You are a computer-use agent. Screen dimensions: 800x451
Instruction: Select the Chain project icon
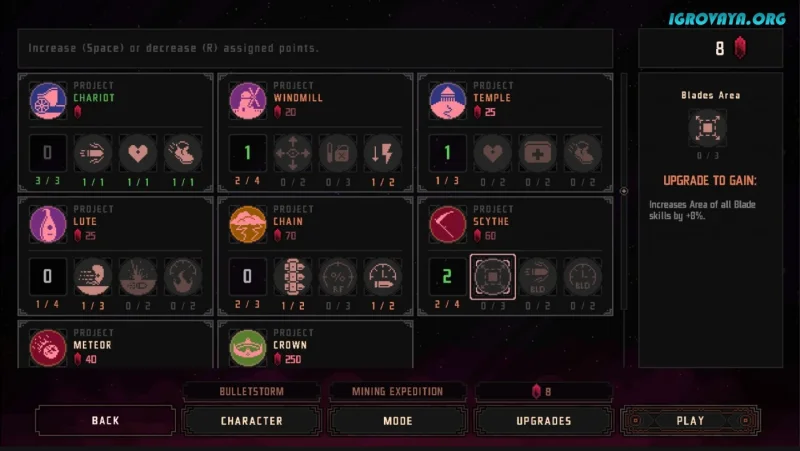(248, 225)
